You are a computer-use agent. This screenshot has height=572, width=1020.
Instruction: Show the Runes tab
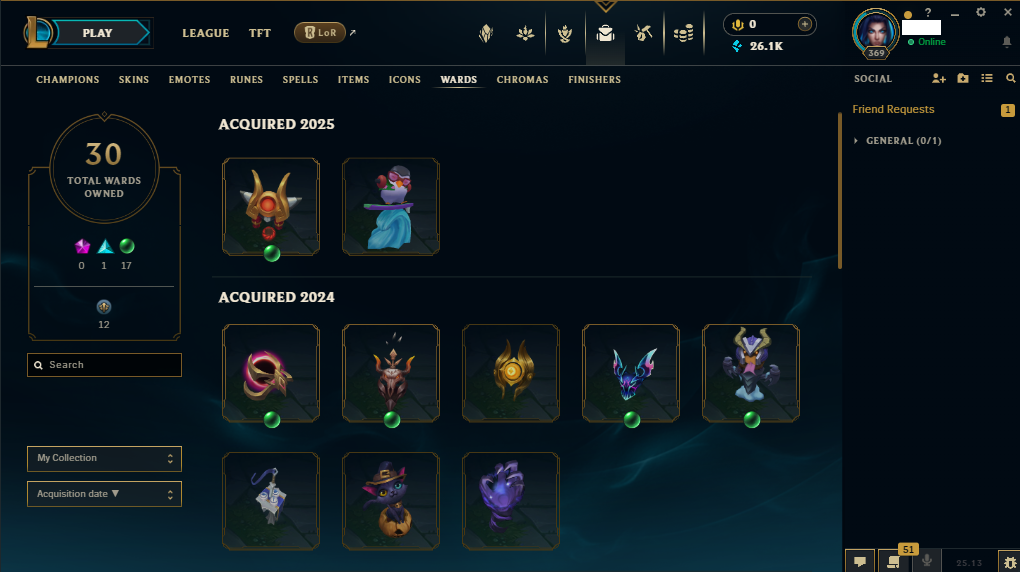coord(246,80)
